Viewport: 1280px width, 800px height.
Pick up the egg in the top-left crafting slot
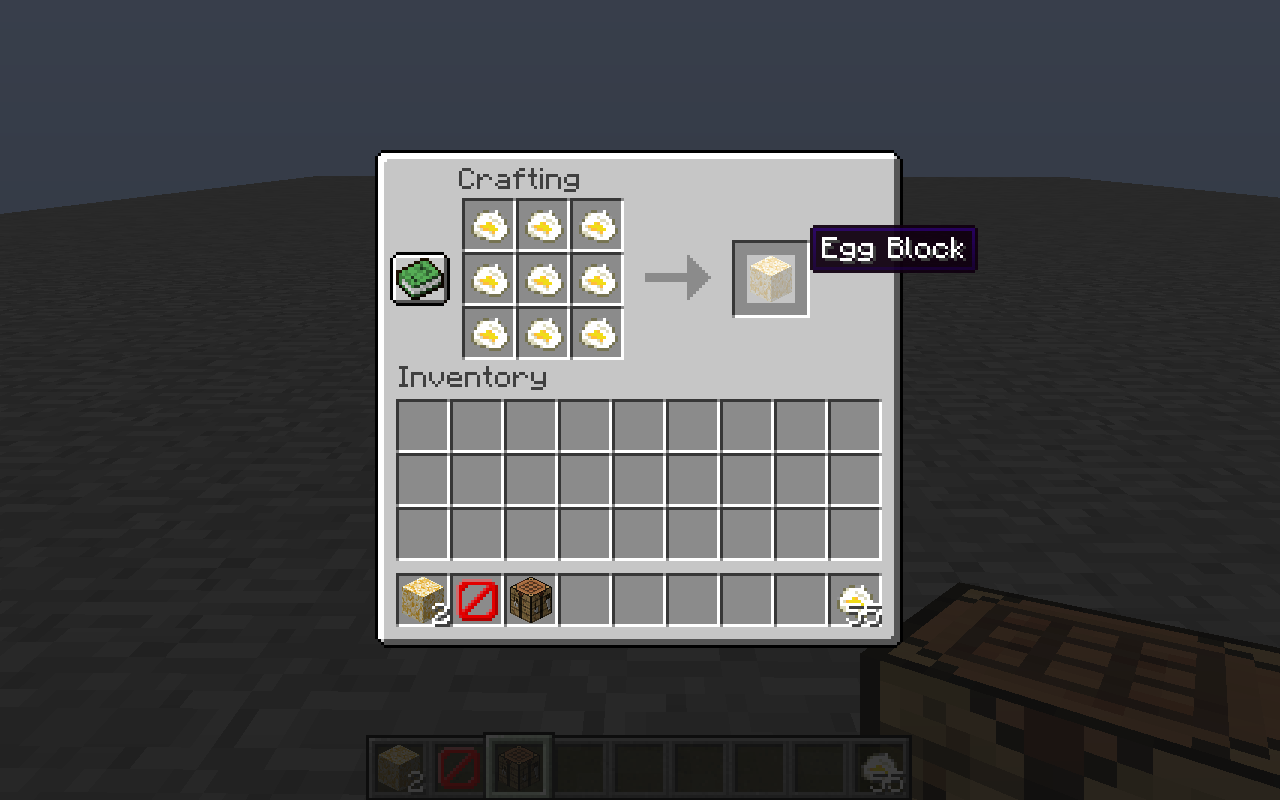coord(490,225)
